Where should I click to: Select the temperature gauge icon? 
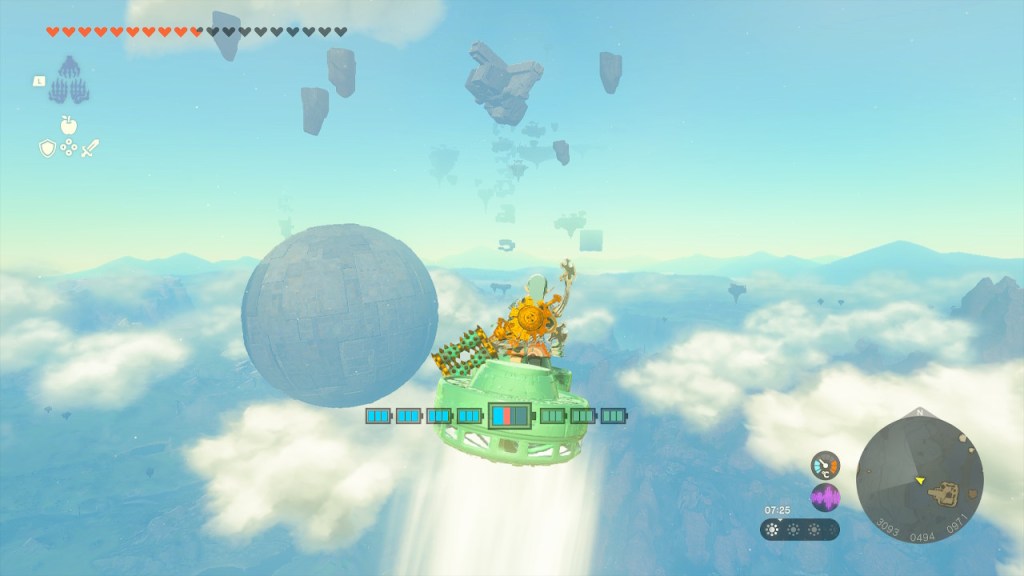(x=825, y=464)
